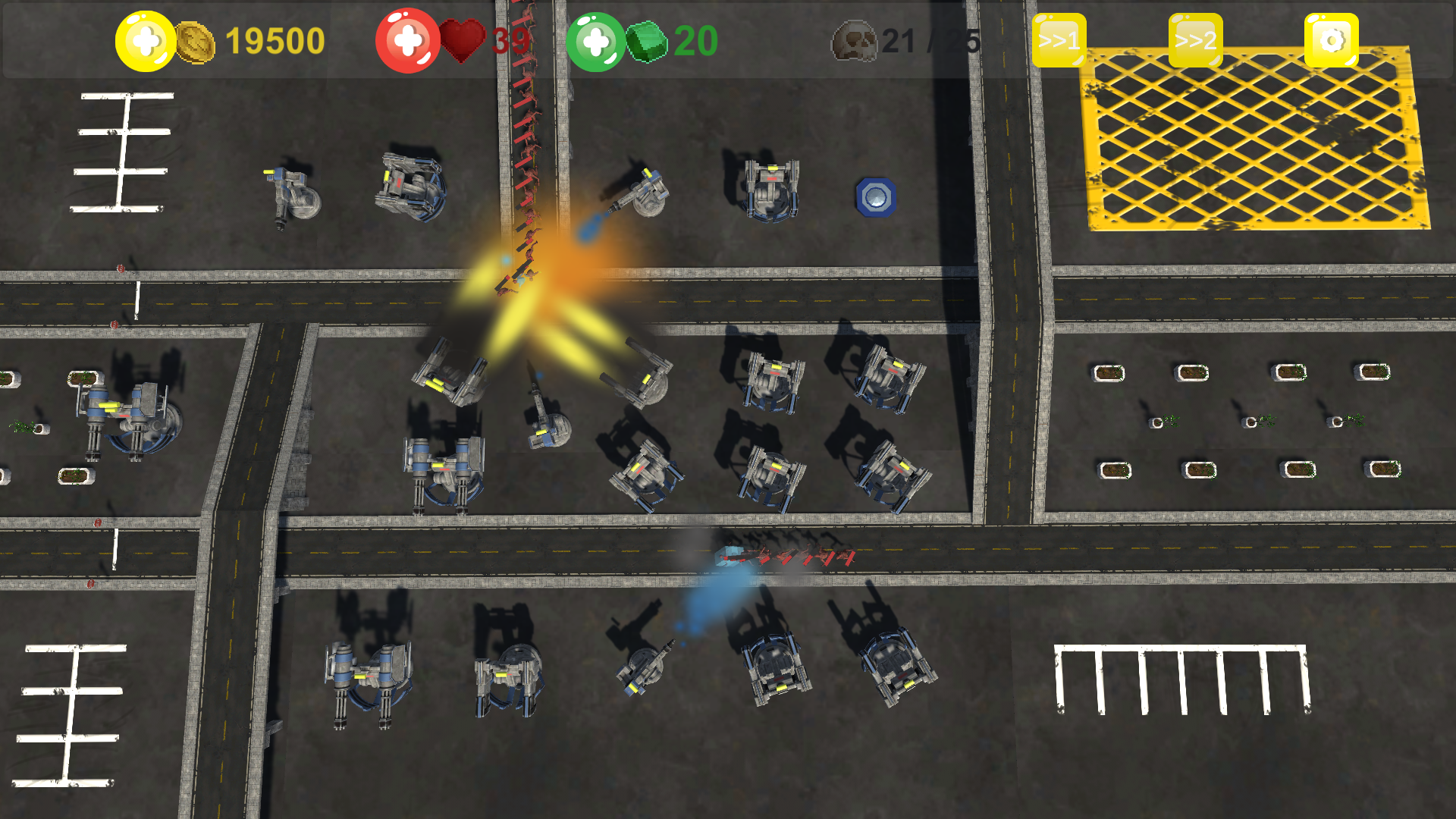Select the blue circular pickup item
Image resolution: width=1456 pixels, height=819 pixels.
tap(876, 197)
